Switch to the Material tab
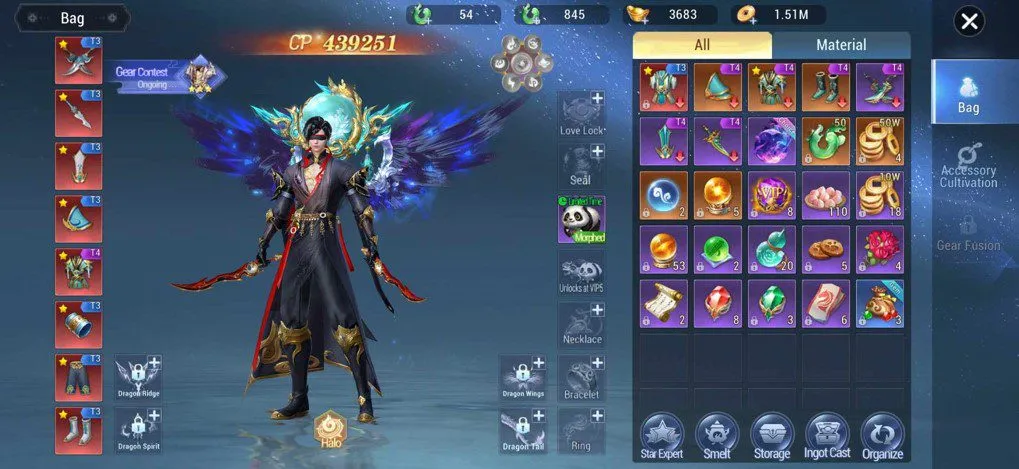Image resolution: width=1019 pixels, height=469 pixels. point(840,45)
